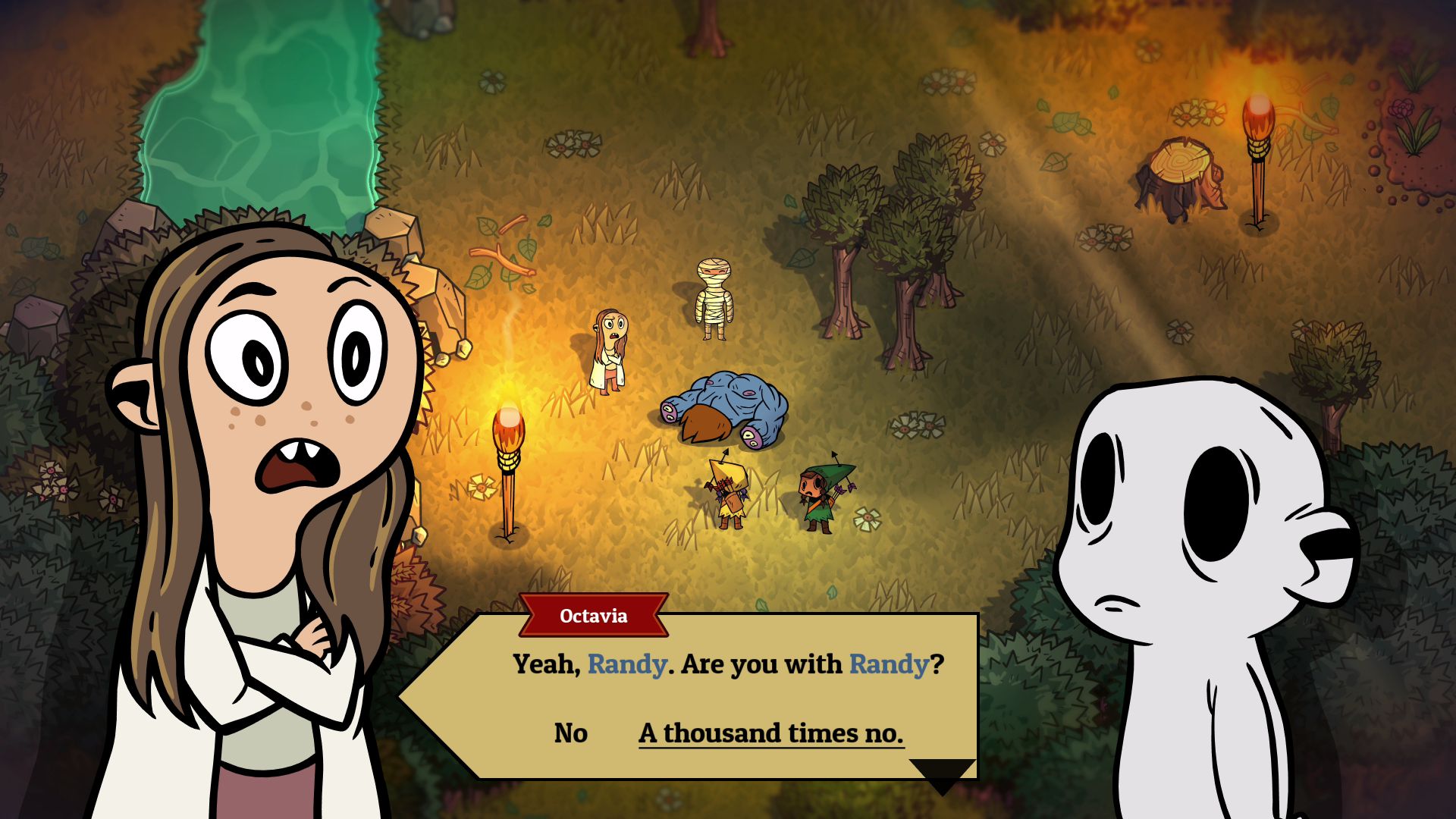Select "A thousand times no." response
Screen dimensions: 1456x819
[770, 733]
